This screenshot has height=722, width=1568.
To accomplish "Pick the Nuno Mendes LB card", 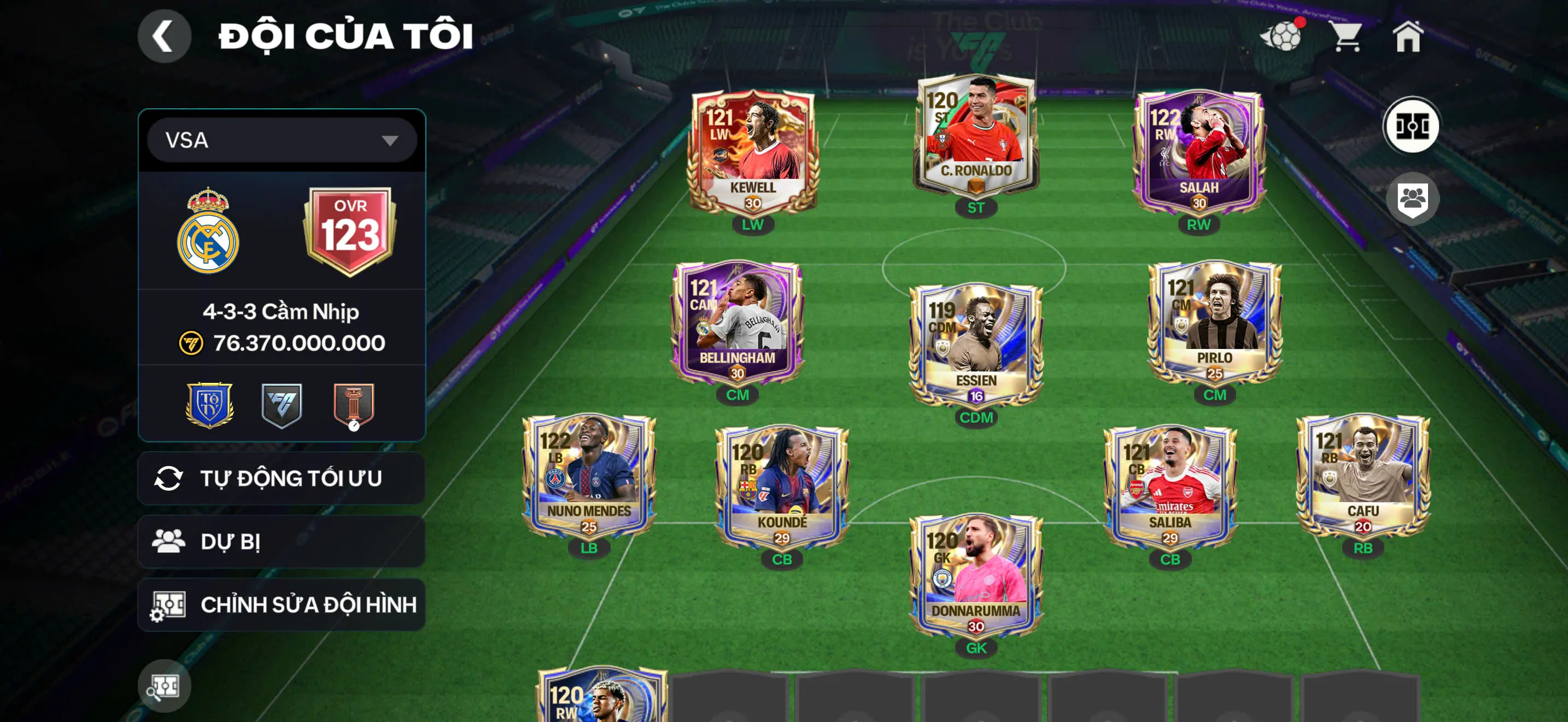I will [x=589, y=476].
